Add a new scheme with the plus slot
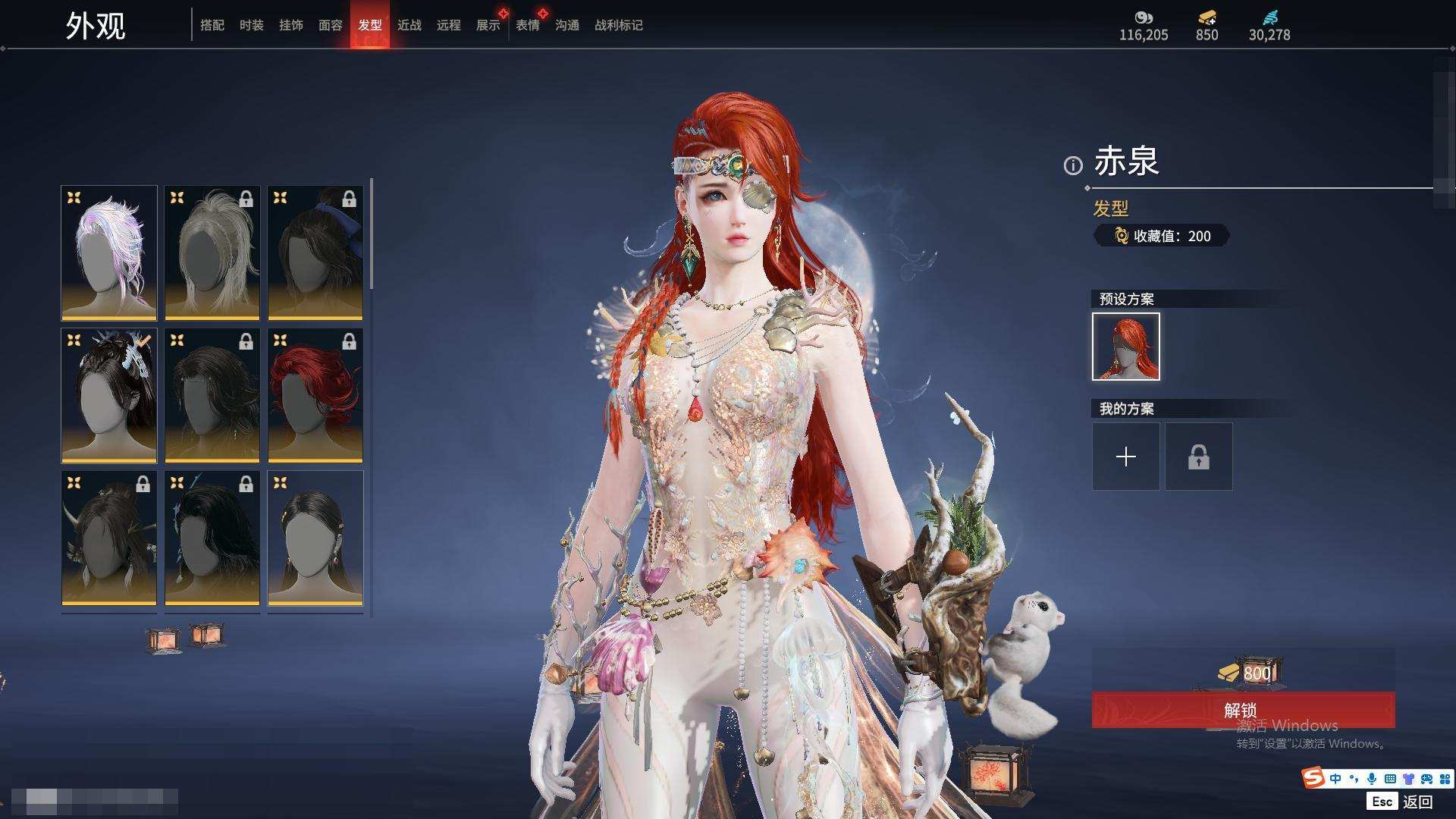 [x=1126, y=457]
